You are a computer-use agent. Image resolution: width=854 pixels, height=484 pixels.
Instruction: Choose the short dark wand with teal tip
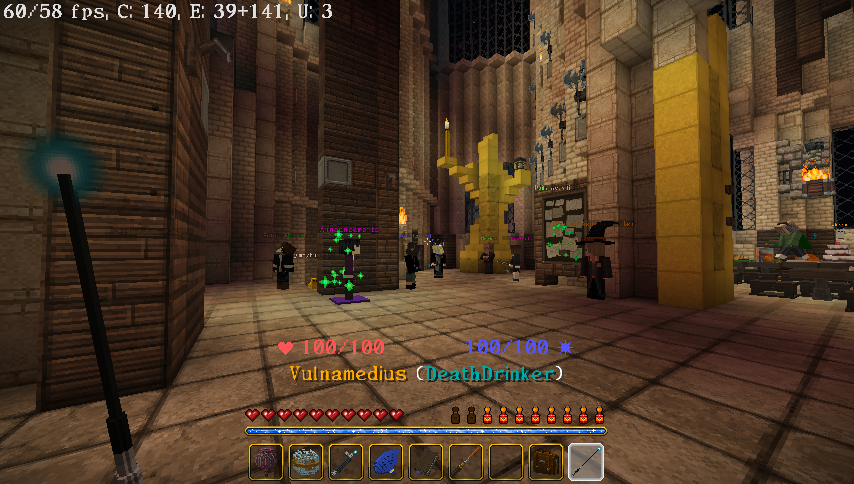346,462
